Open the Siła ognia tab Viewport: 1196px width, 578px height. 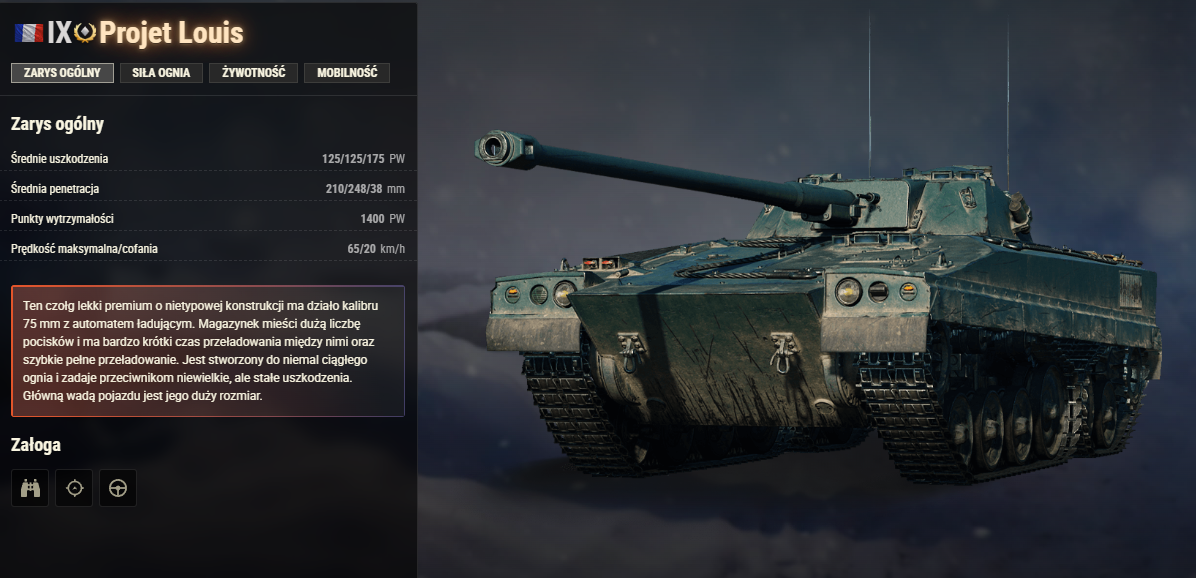pyautogui.click(x=161, y=73)
